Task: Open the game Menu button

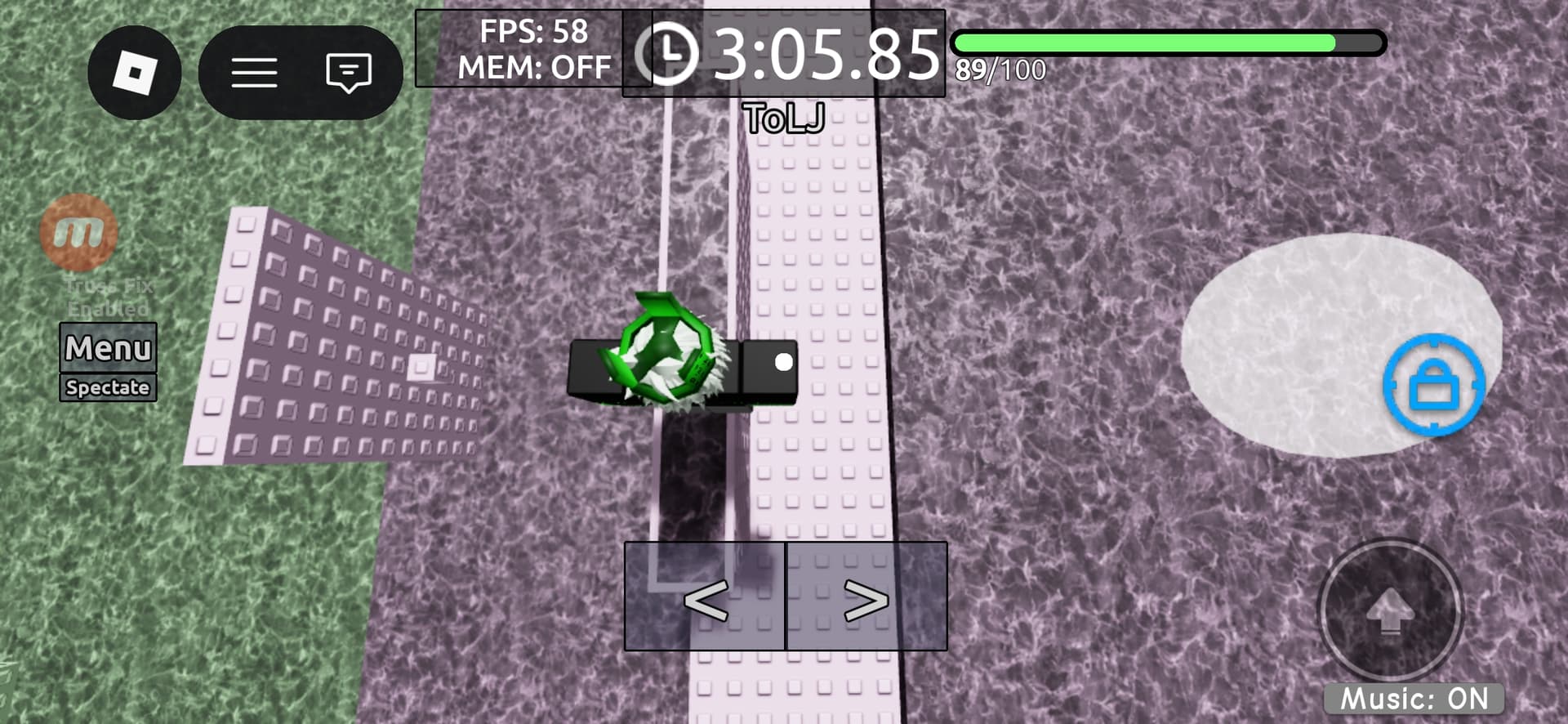Action: click(108, 348)
